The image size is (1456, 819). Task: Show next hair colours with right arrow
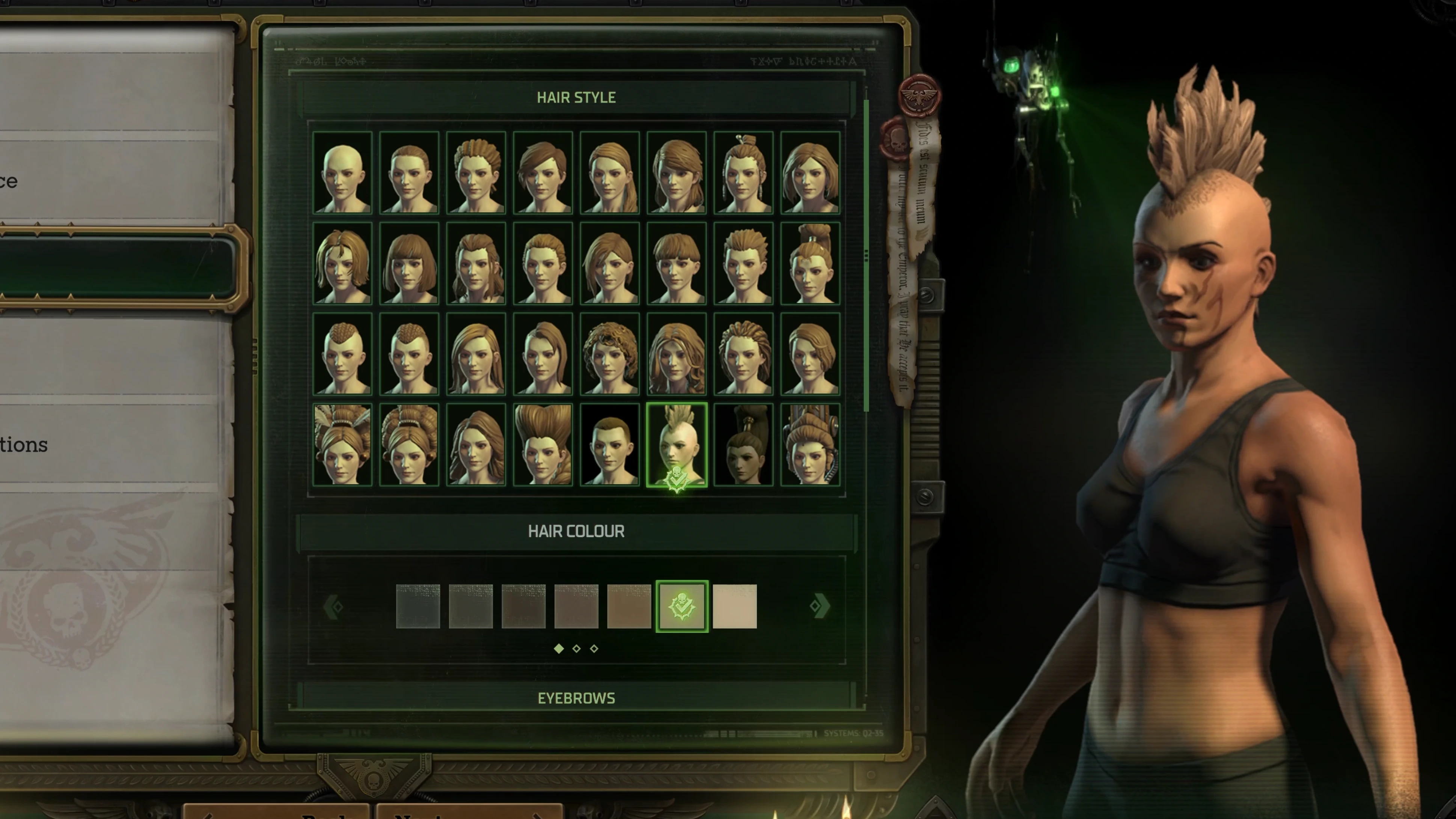point(819,606)
